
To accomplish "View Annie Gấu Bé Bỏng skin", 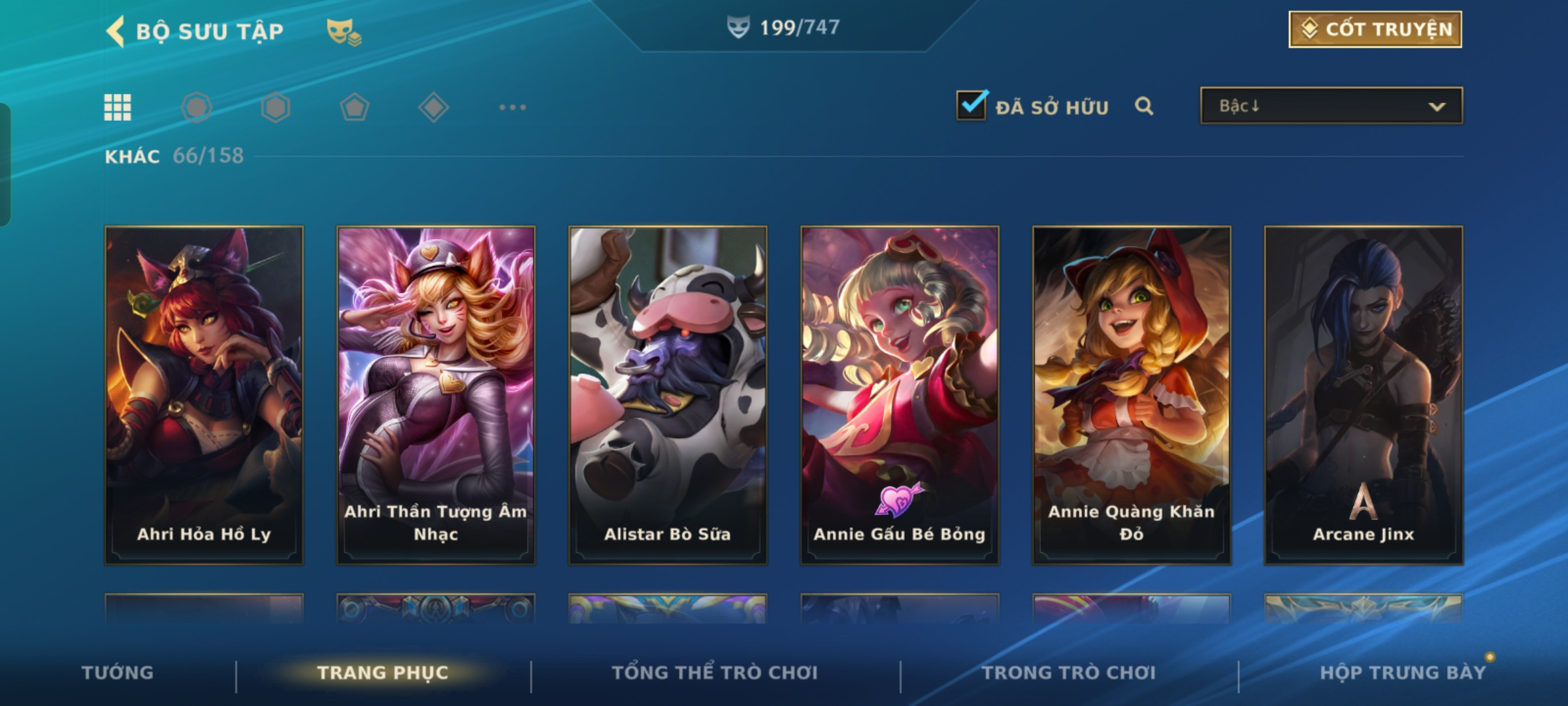I will pos(900,394).
